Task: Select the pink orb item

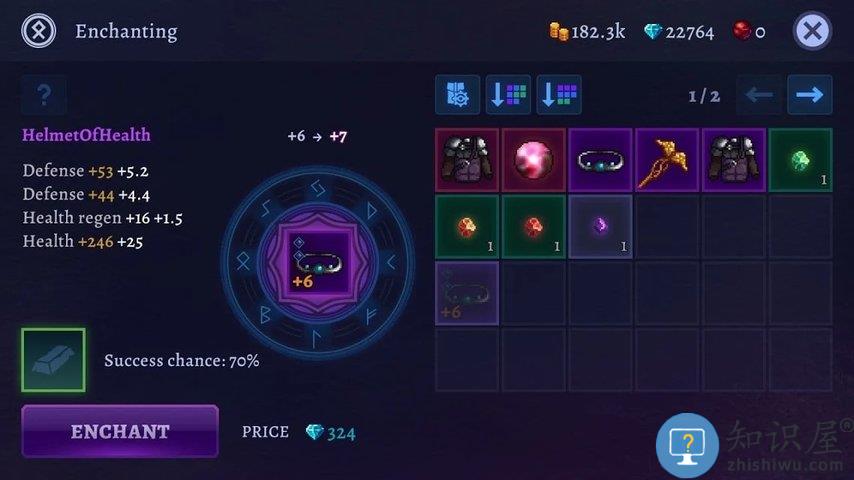Action: click(x=534, y=160)
